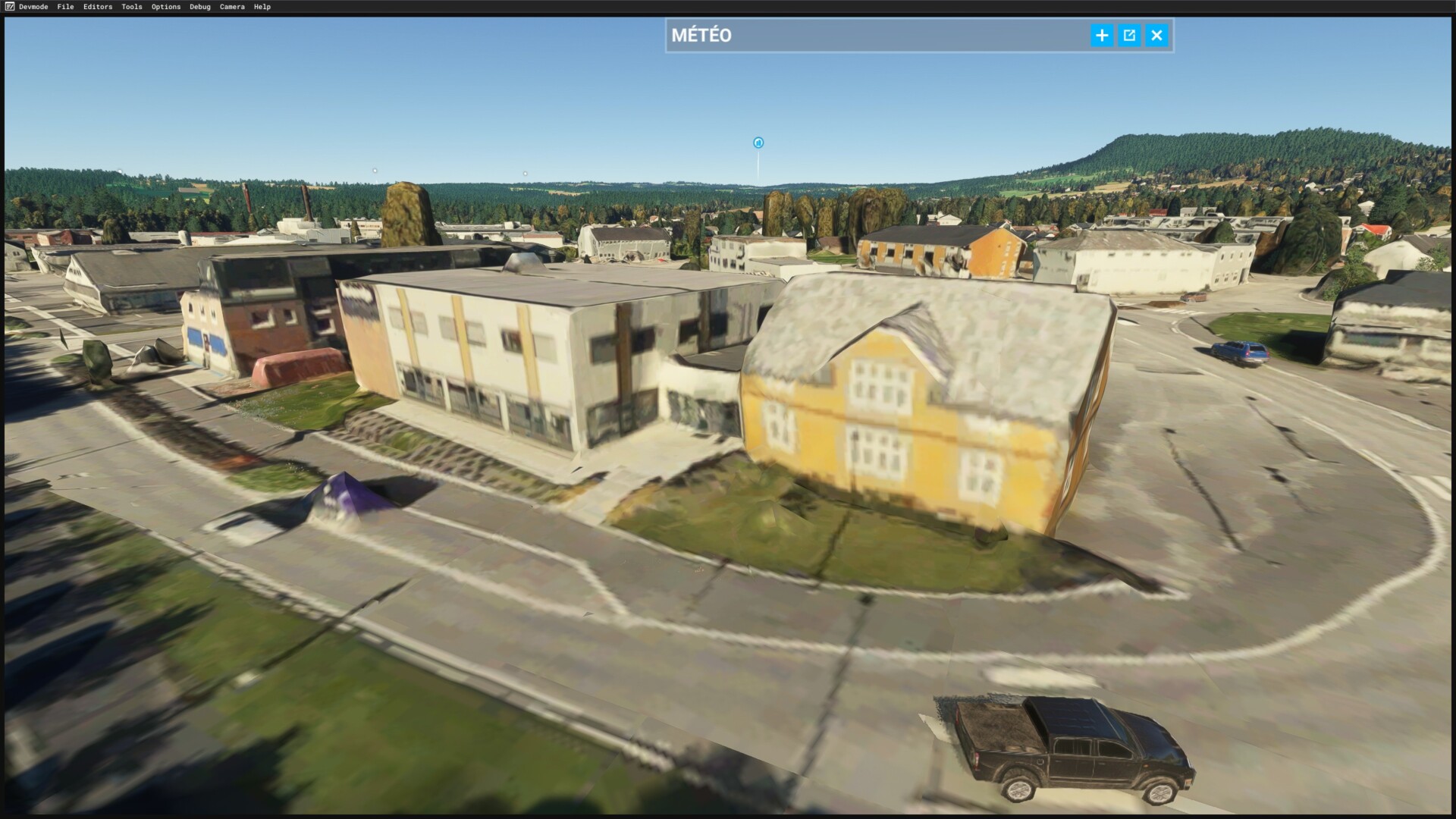Select the blue waypoint marker in the sky
Image resolution: width=1456 pixels, height=819 pixels.
click(758, 143)
